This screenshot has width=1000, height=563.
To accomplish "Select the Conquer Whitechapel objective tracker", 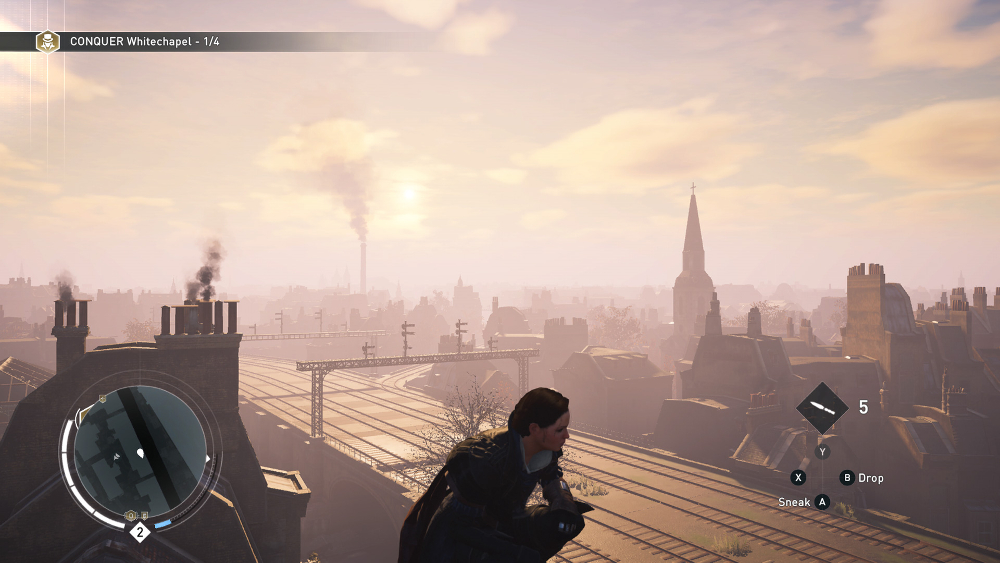I will click(145, 42).
